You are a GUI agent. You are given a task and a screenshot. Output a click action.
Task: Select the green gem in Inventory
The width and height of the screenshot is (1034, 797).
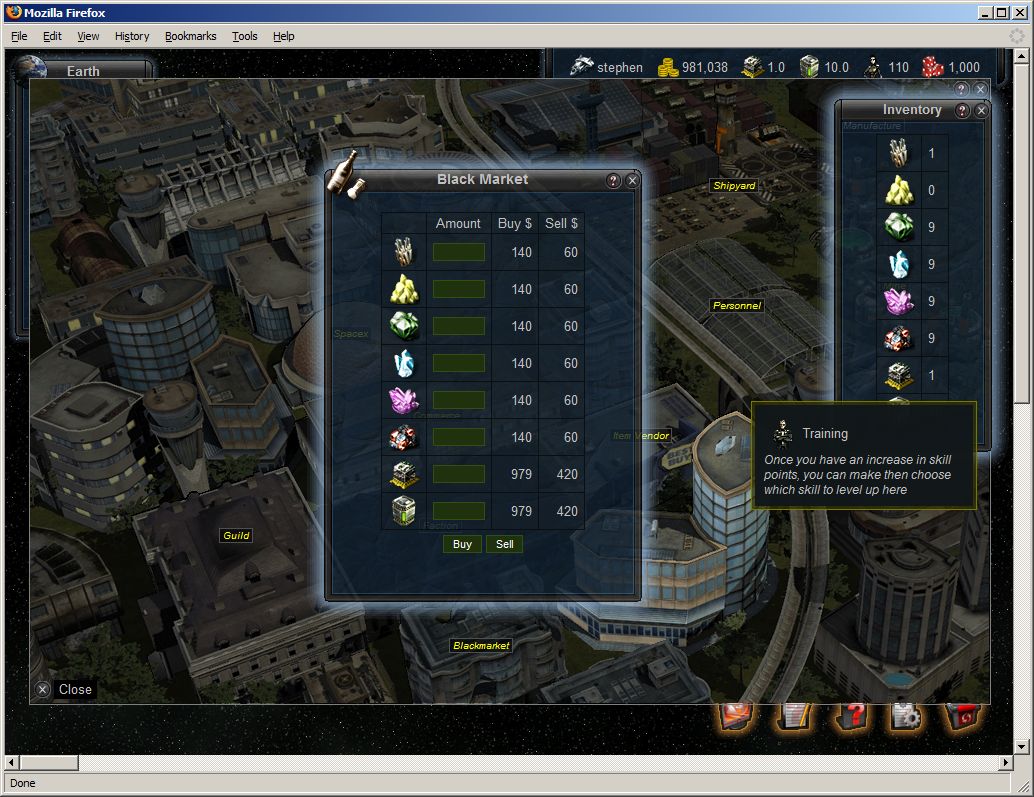(x=898, y=227)
